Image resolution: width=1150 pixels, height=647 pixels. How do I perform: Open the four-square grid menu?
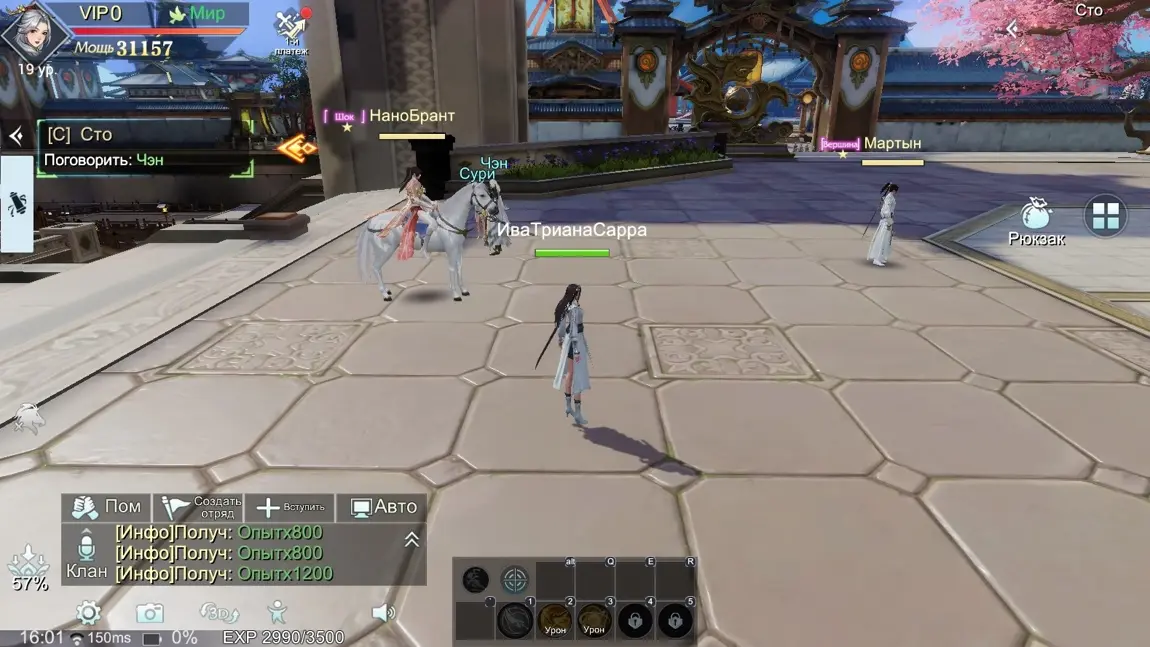[1105, 216]
